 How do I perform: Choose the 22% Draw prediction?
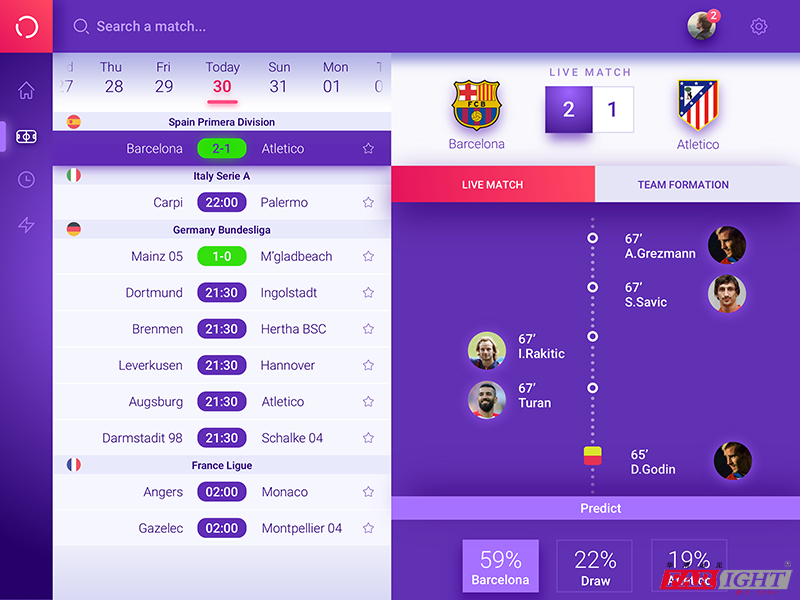595,567
